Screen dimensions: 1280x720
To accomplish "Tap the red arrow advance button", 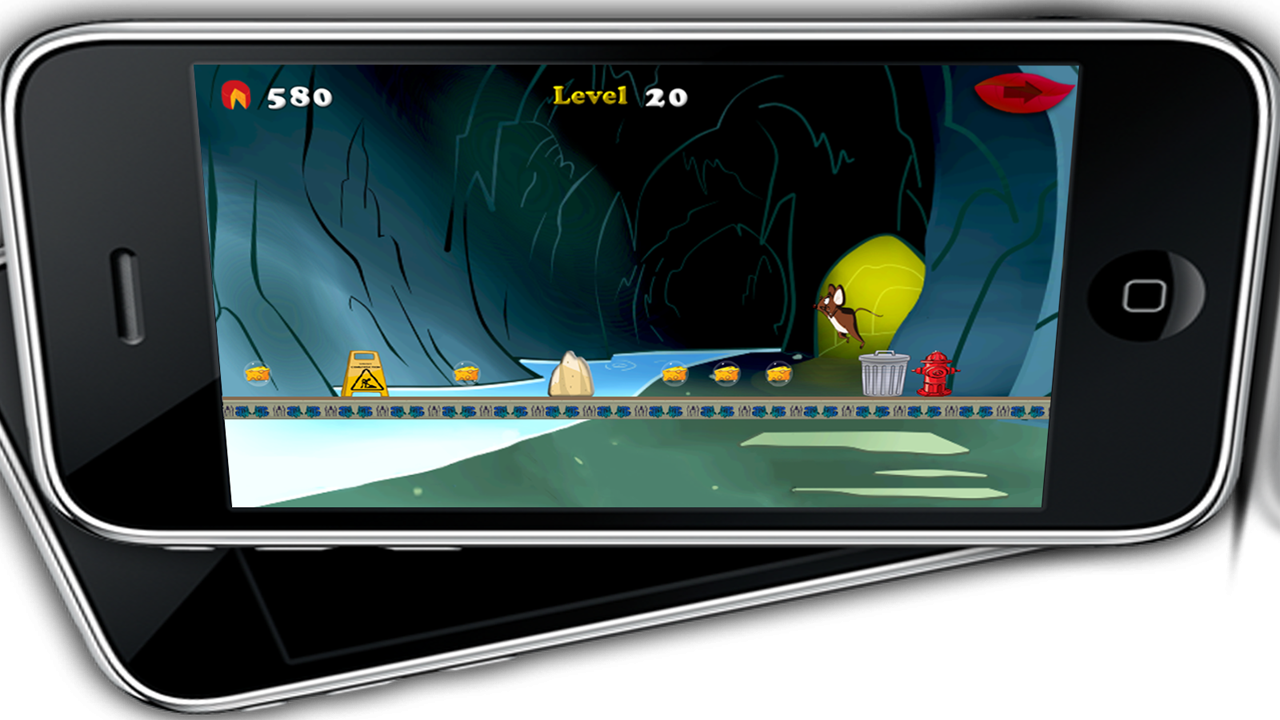I will coord(1023,93).
